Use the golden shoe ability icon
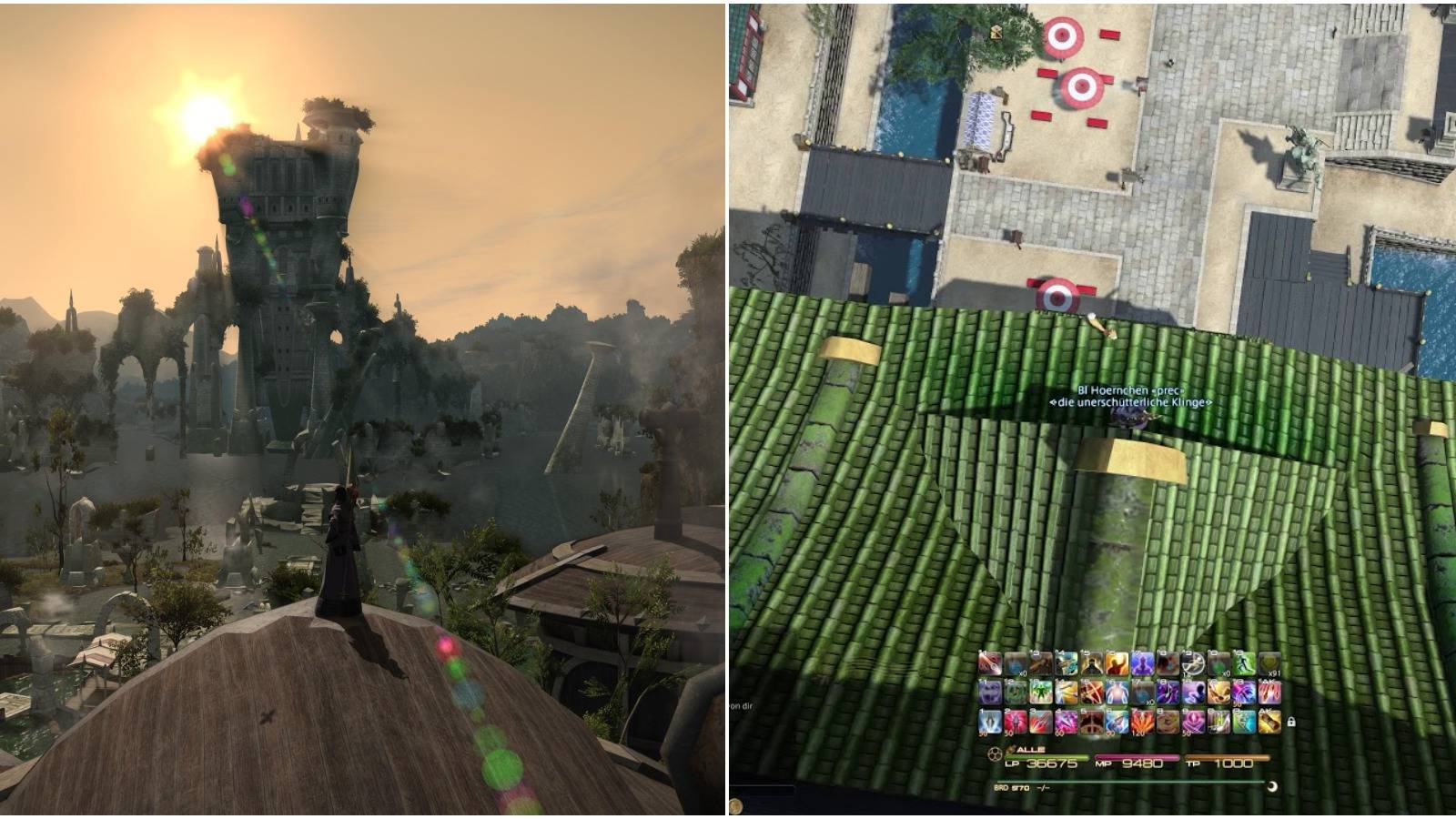 (x=1218, y=720)
